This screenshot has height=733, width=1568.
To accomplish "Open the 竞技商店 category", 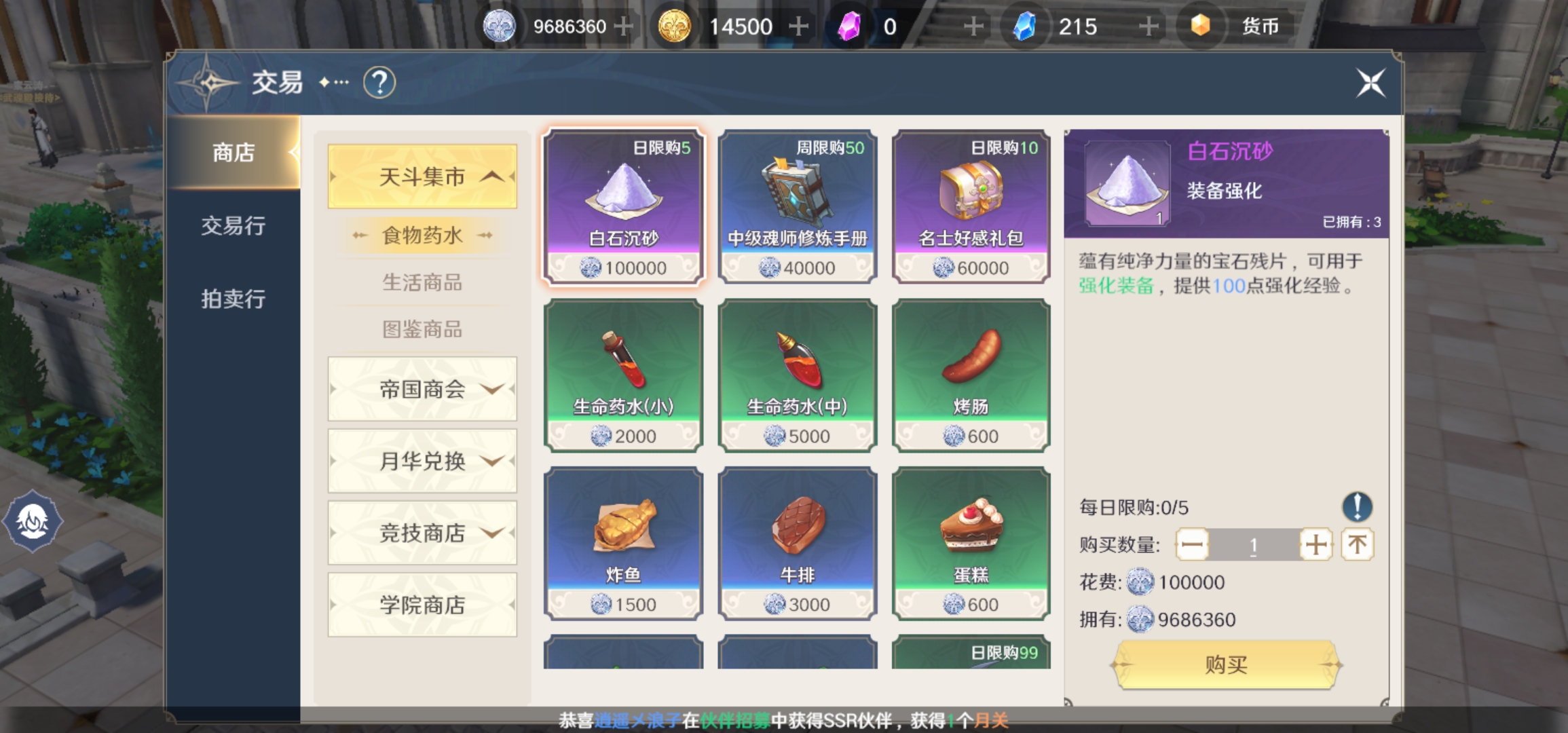I will point(422,533).
